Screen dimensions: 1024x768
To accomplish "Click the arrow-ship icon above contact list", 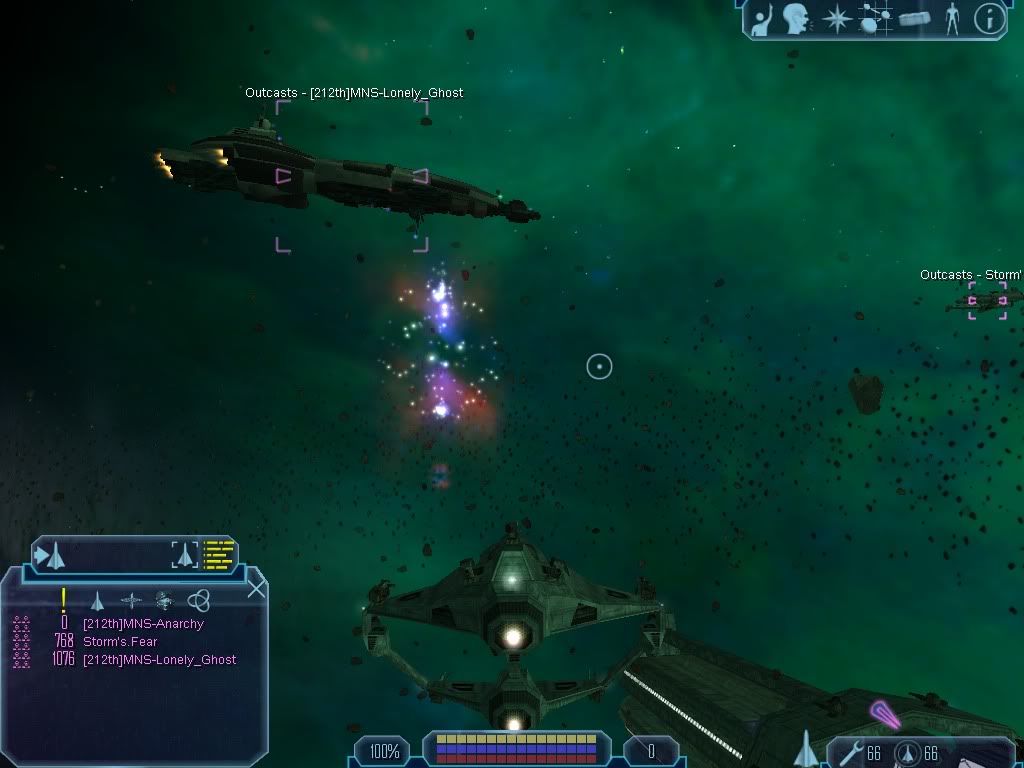I will (50, 555).
